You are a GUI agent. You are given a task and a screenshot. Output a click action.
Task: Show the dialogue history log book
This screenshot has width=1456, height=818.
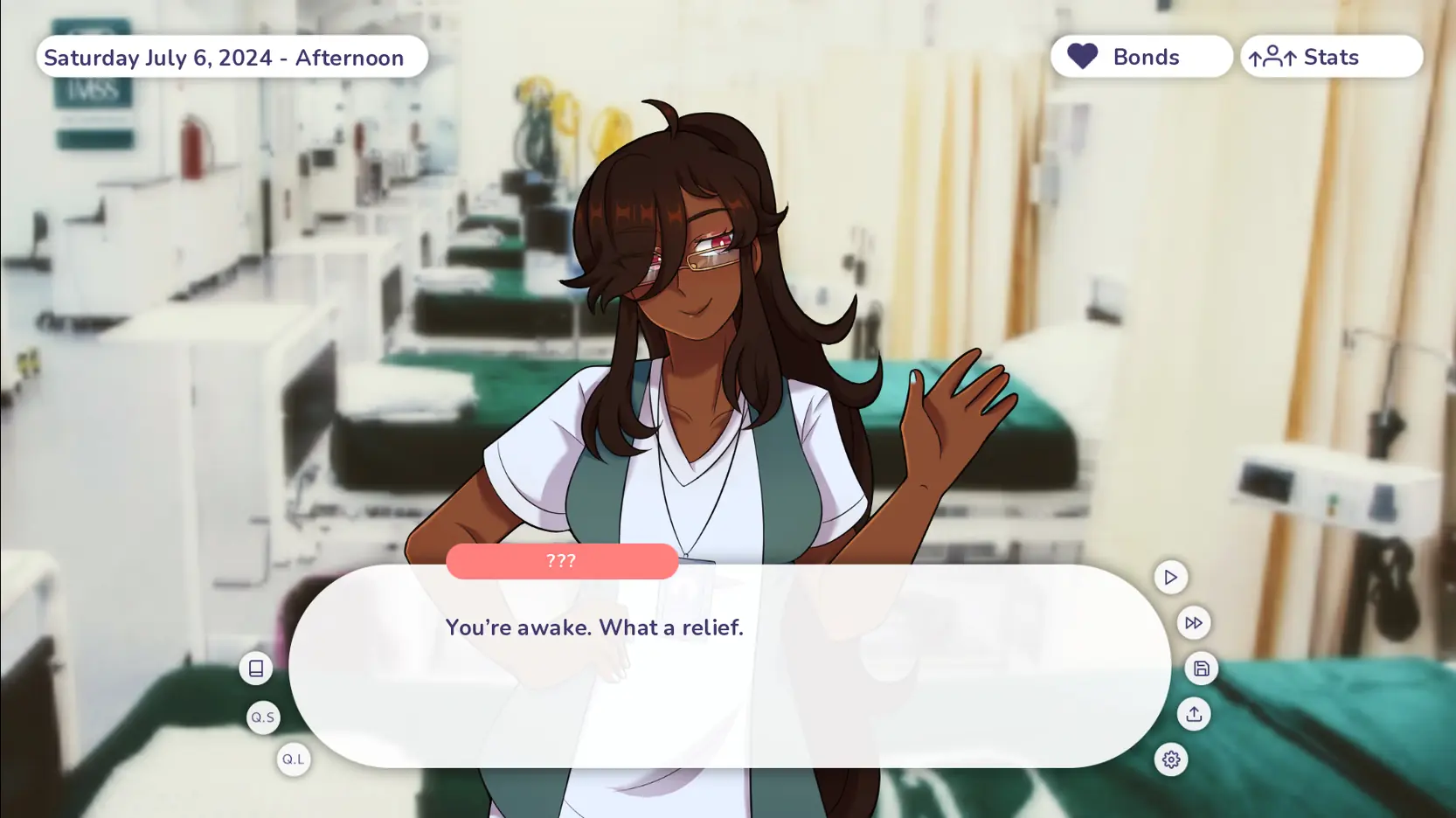coord(256,669)
